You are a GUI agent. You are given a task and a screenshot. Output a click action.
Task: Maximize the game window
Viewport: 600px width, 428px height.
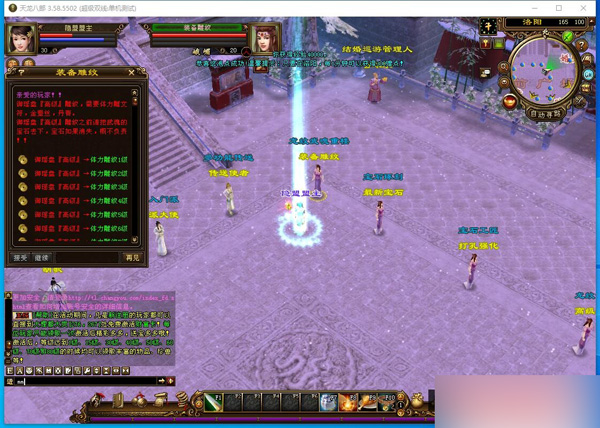click(x=558, y=8)
